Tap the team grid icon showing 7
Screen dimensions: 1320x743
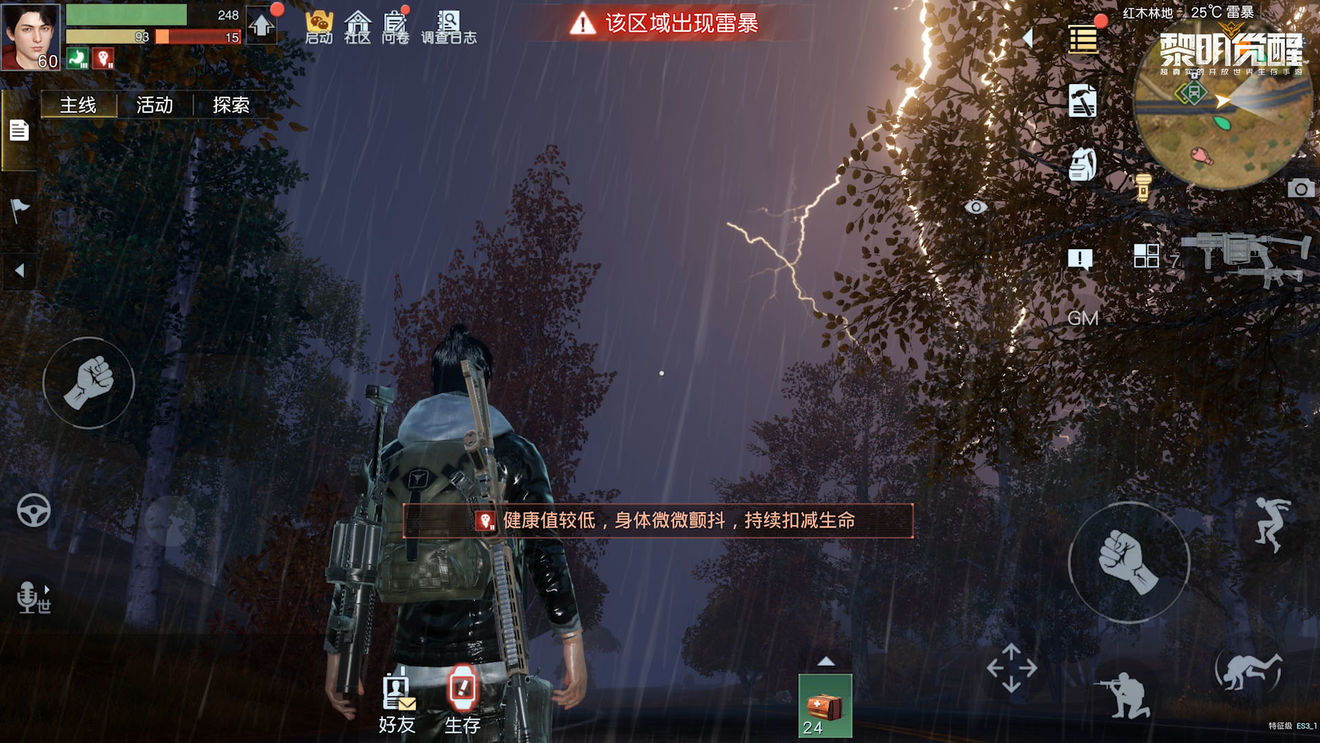(1147, 256)
